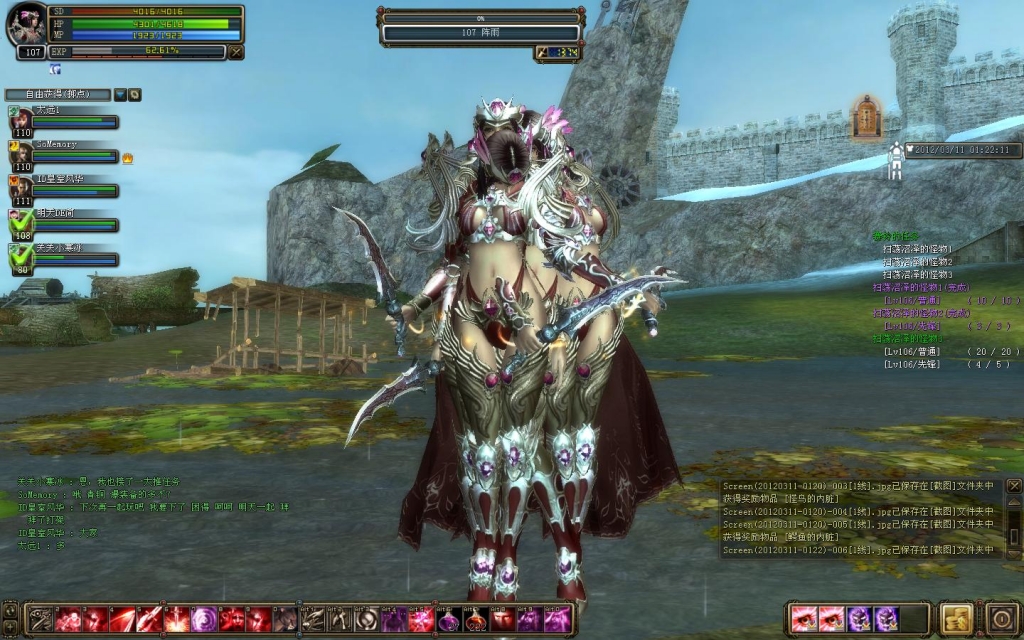Screen dimensions: 1024x640
Task: Click the glowing doorway icon
Action: (866, 117)
